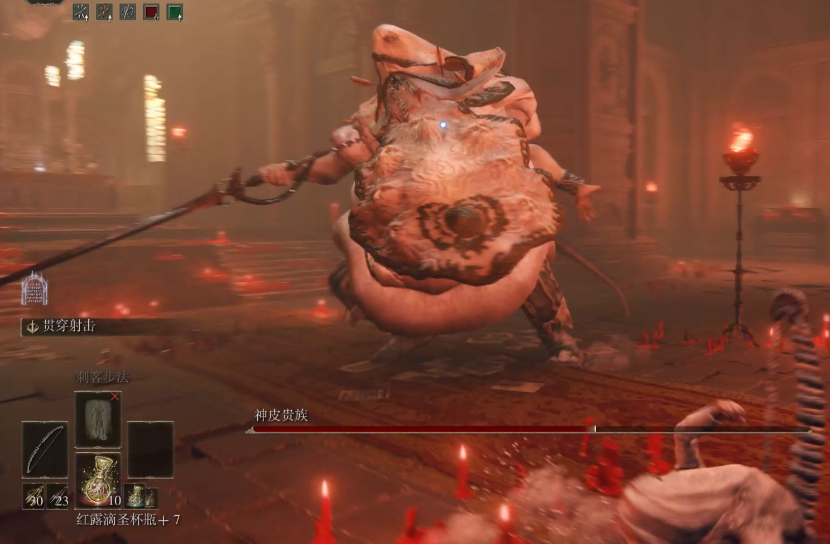
Task: Select the arrow stack showing 30
Action: (33, 497)
